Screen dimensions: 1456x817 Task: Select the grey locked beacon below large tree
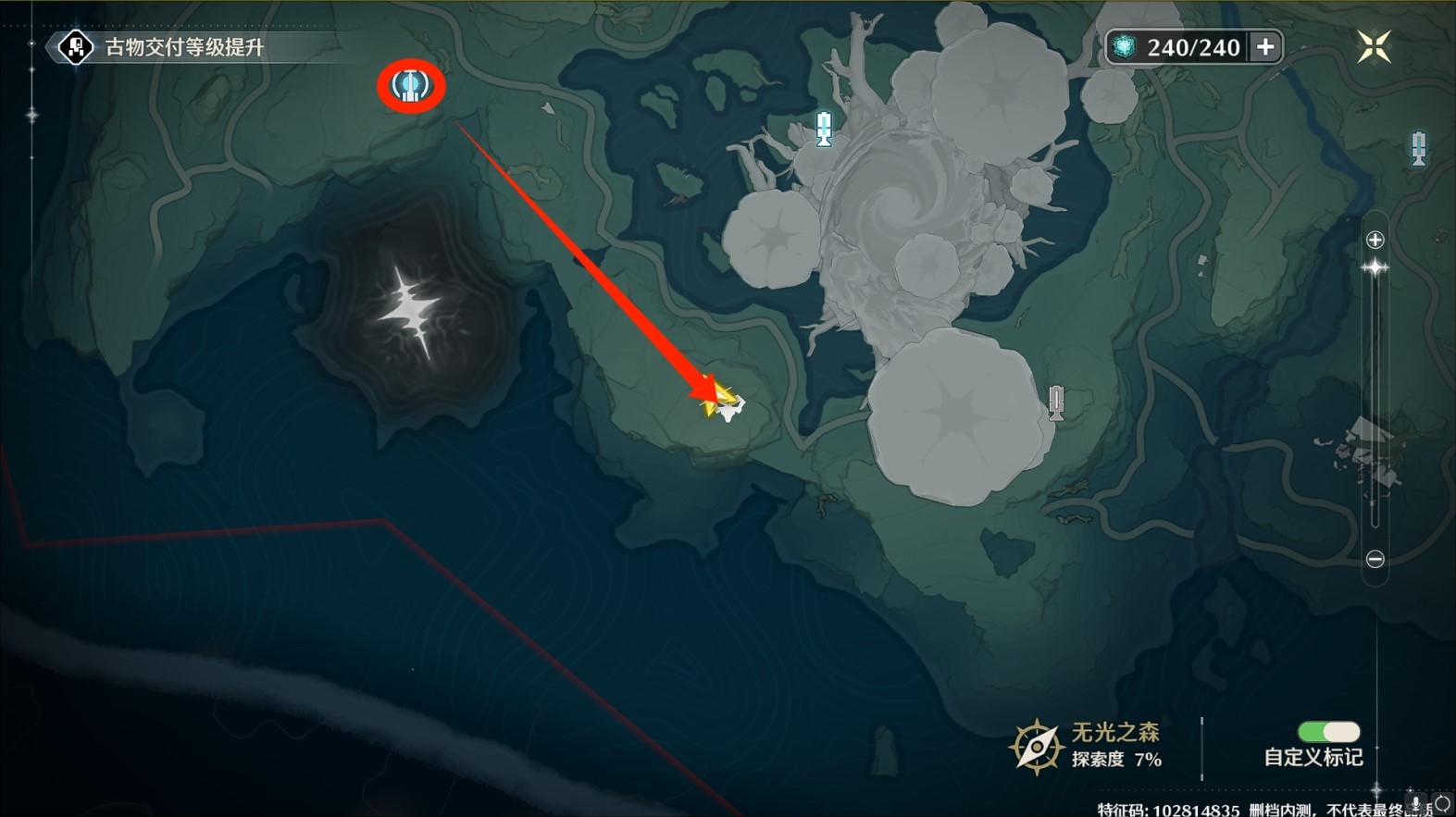[x=1056, y=402]
